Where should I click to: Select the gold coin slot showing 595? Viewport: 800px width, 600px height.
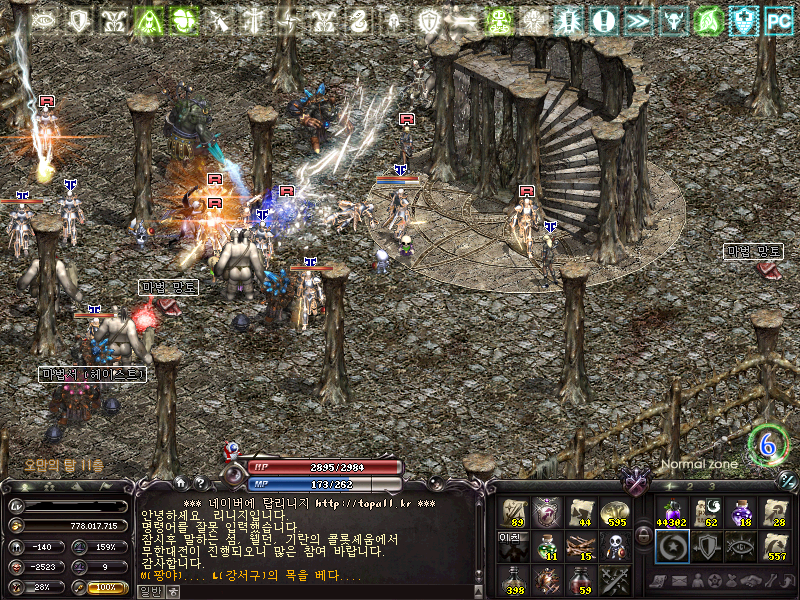tap(615, 512)
